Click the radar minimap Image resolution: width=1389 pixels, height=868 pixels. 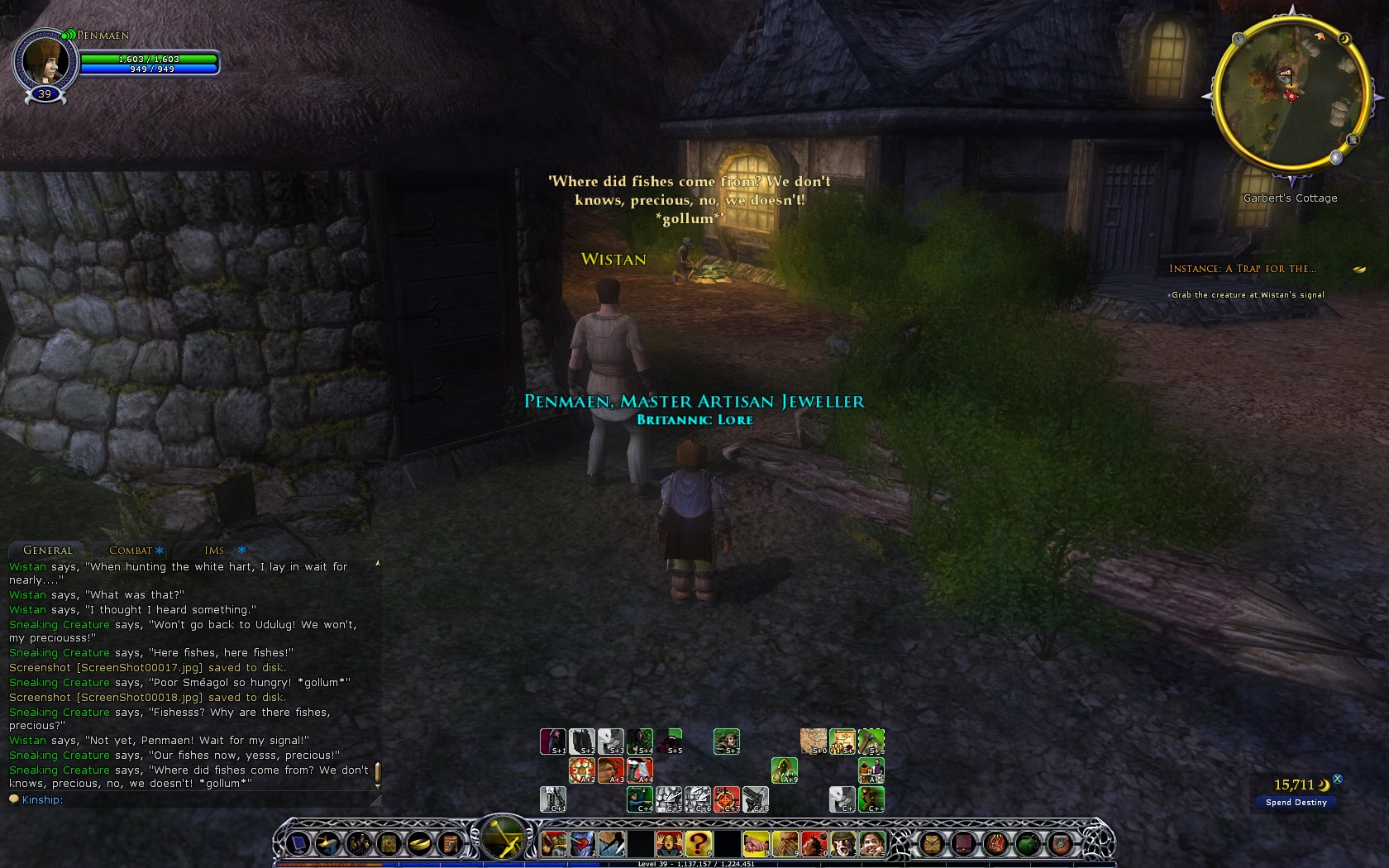point(1290,94)
